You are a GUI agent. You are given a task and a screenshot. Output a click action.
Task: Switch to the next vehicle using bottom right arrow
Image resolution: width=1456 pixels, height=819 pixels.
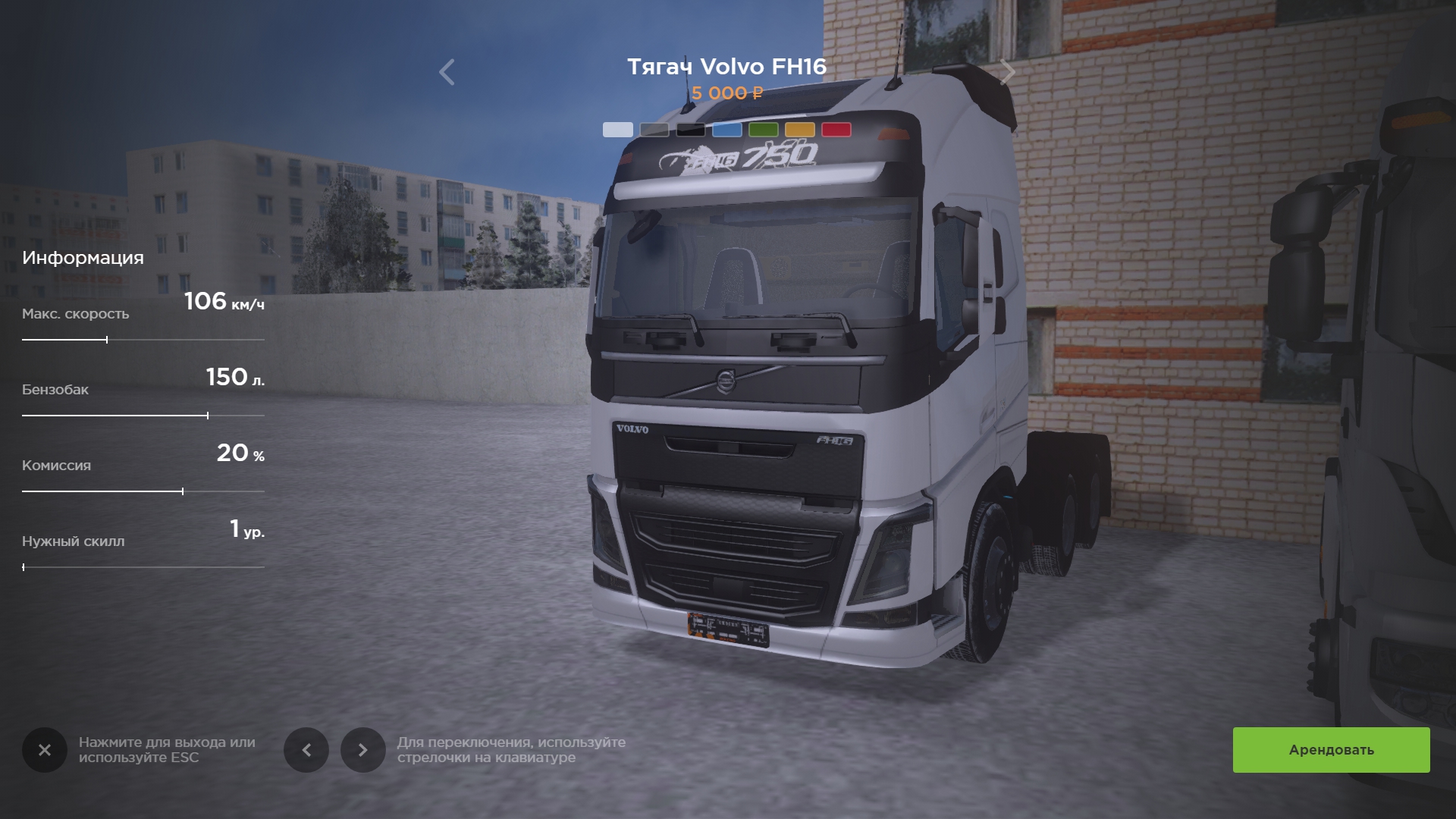click(x=362, y=750)
